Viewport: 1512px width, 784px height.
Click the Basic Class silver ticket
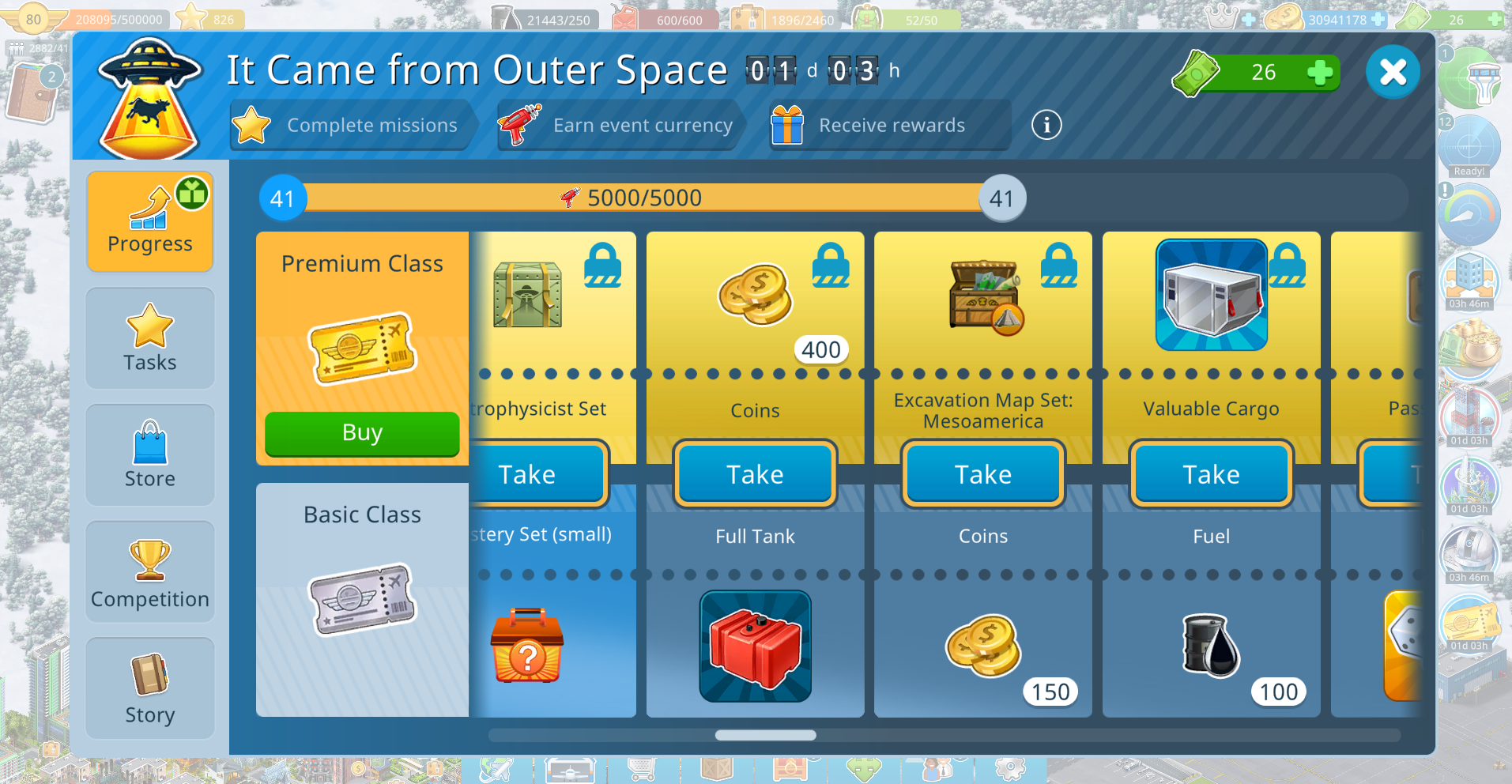[x=362, y=599]
